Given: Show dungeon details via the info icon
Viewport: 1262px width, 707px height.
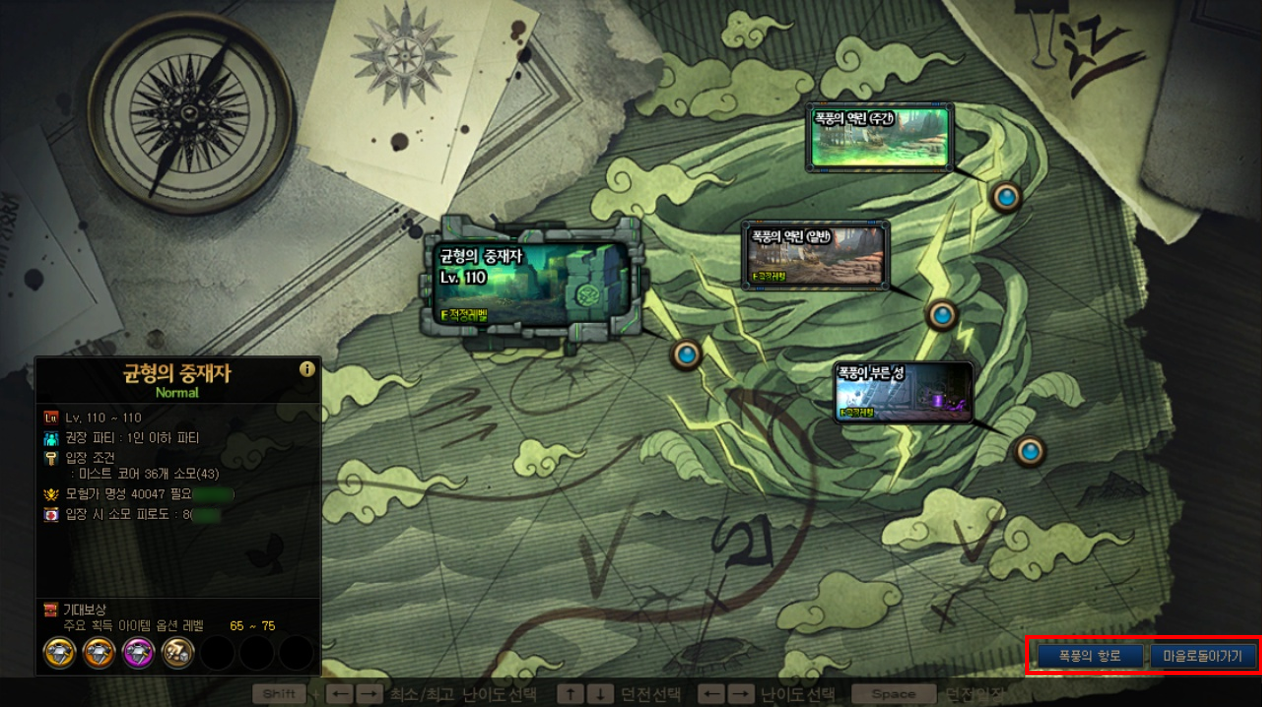Looking at the screenshot, I should (307, 369).
